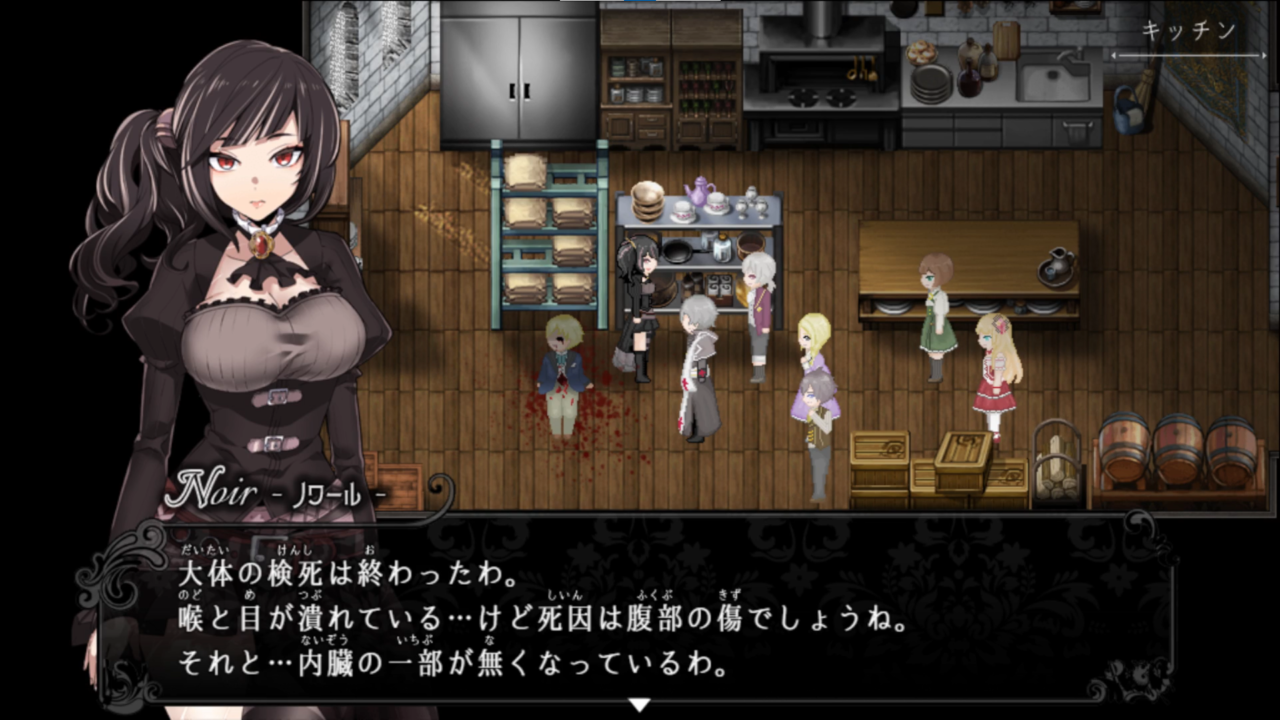The width and height of the screenshot is (1280, 720).
Task: Click the white continue arrow below the dialogue
Action: [639, 705]
